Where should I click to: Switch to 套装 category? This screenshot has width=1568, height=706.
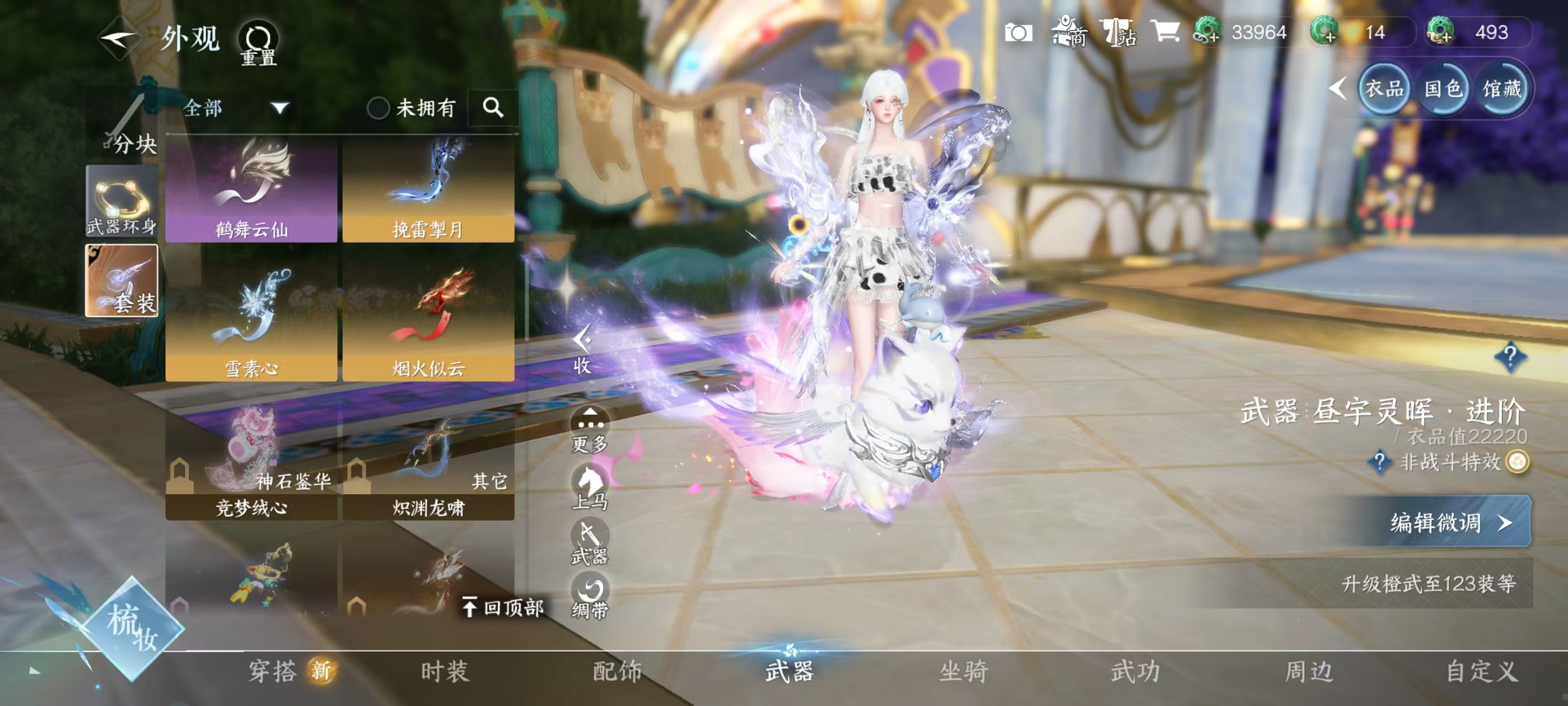click(122, 280)
